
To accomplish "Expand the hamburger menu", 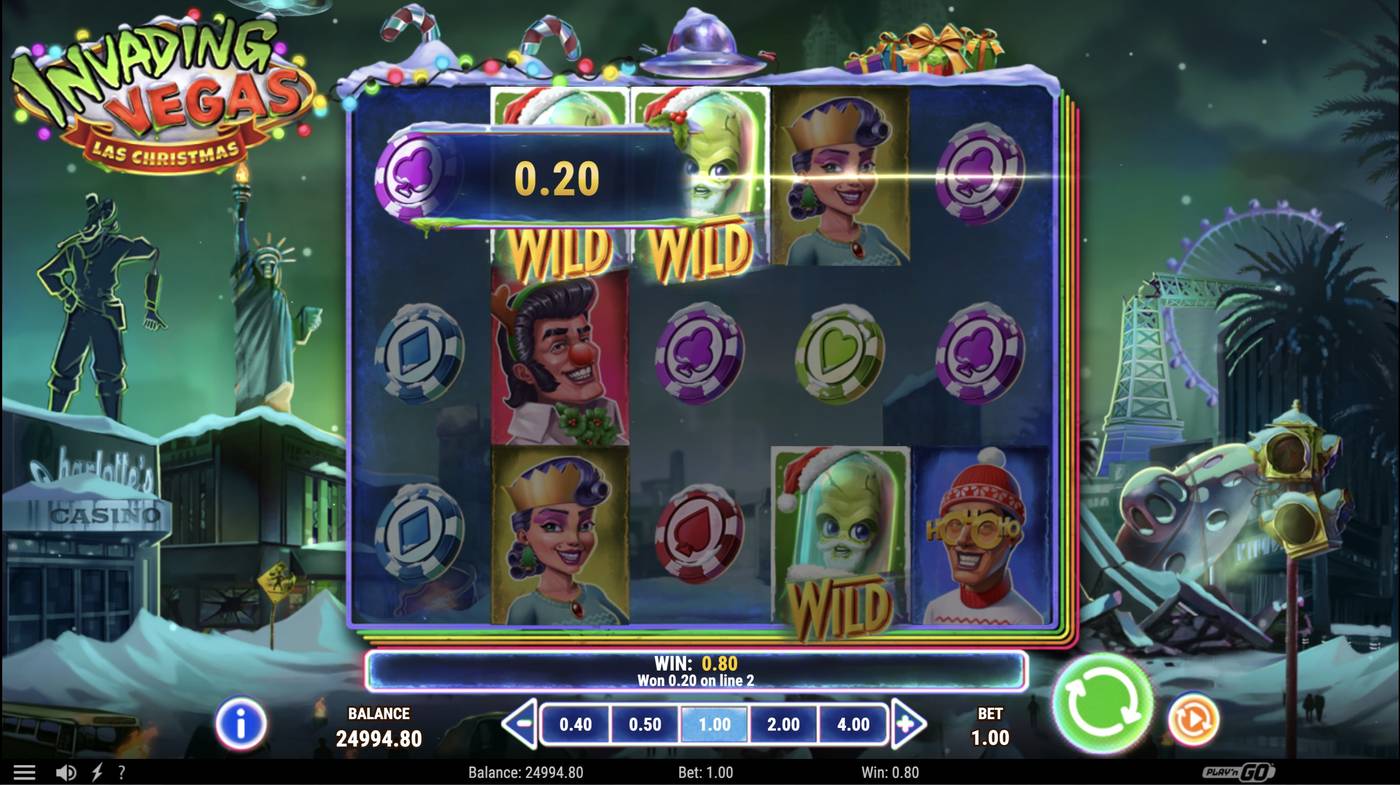I will [x=25, y=771].
